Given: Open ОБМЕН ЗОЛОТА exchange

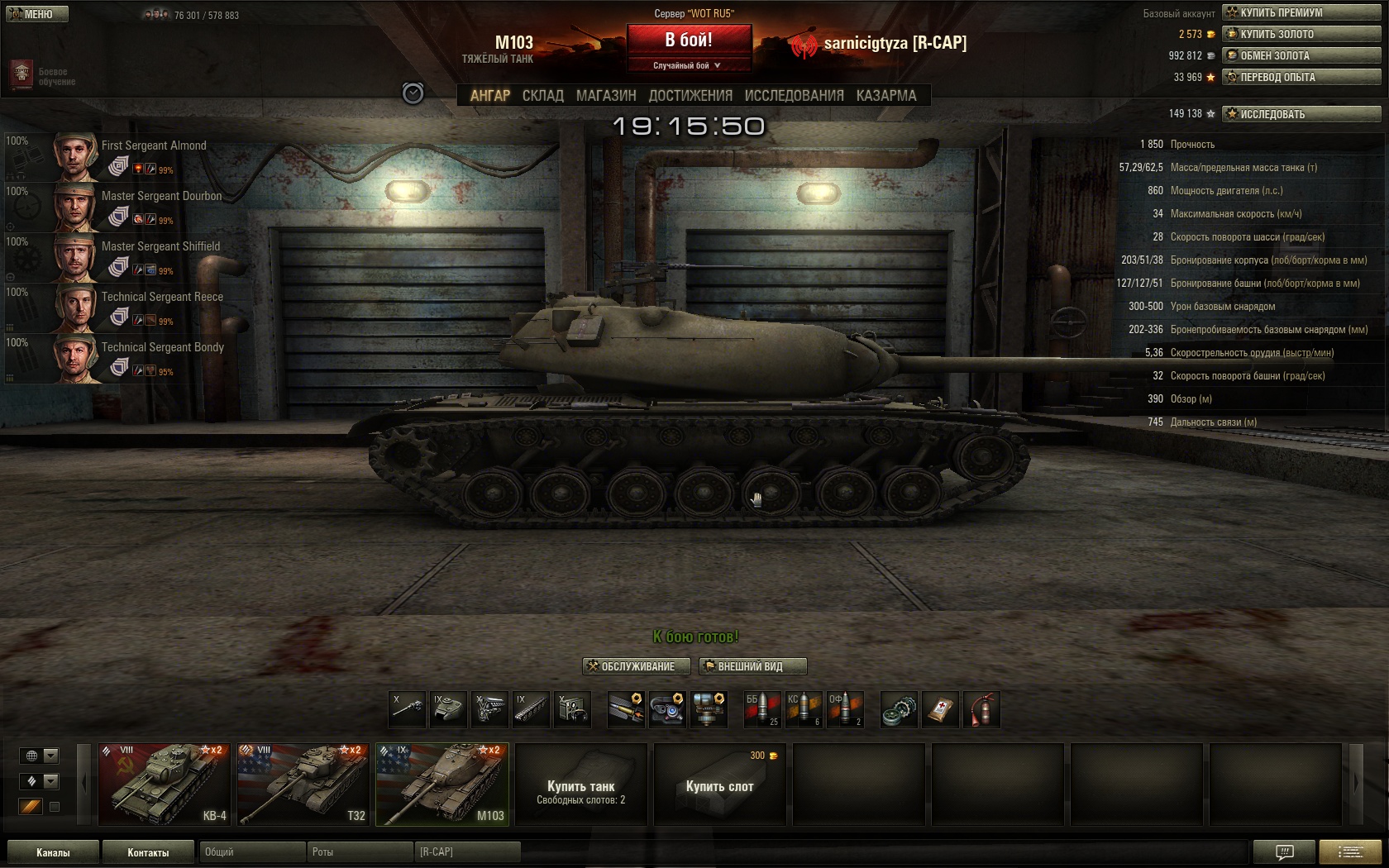Looking at the screenshot, I should point(1301,55).
